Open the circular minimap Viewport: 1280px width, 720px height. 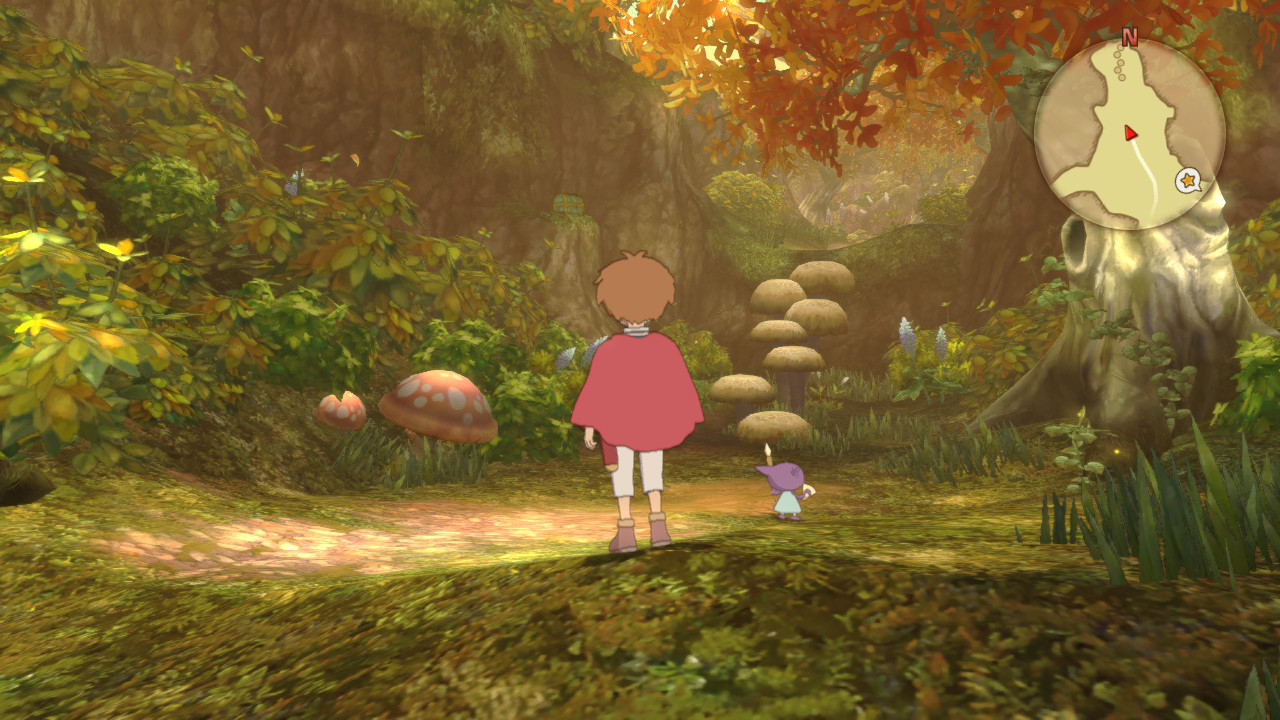[x=1129, y=134]
